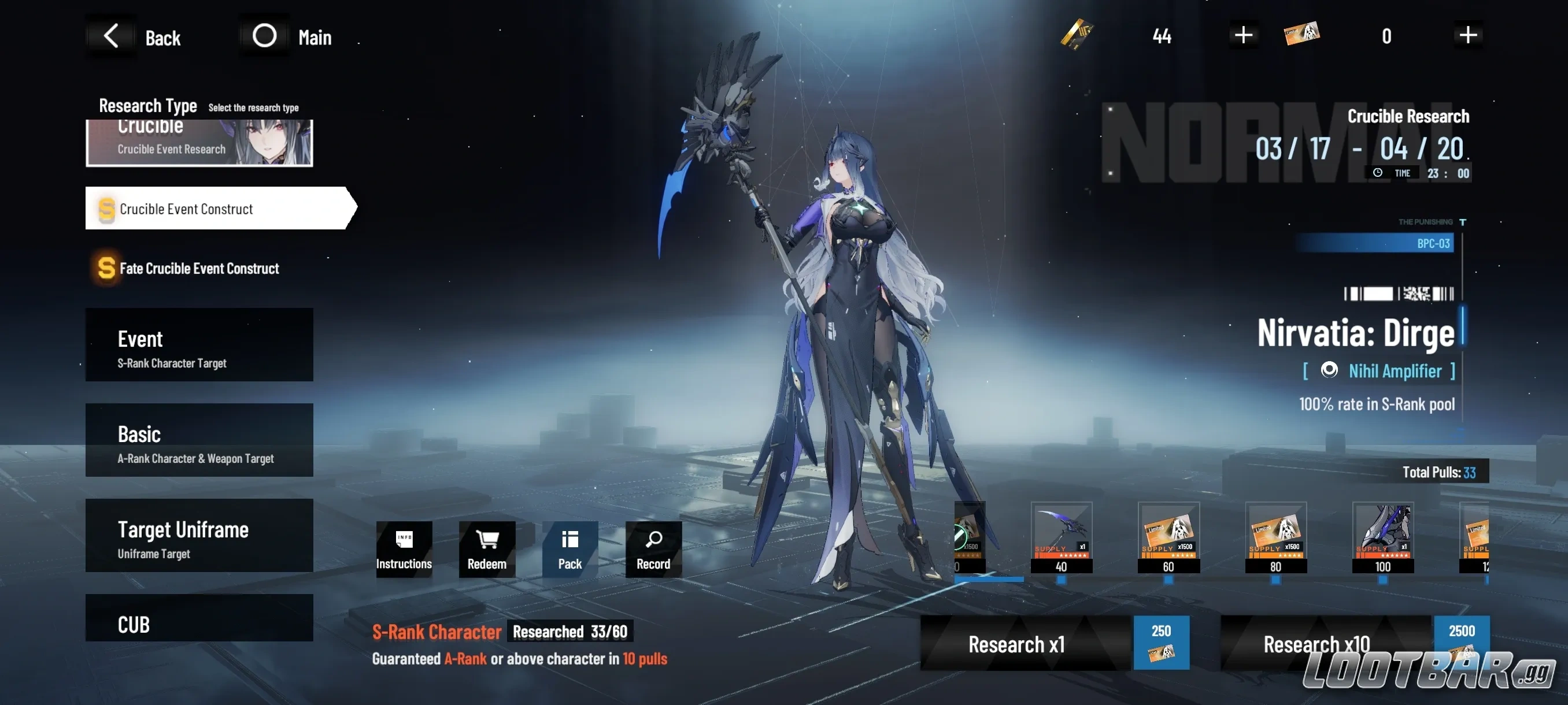Tap the Main circle indicator at top
The height and width of the screenshot is (705, 1568).
coord(264,35)
